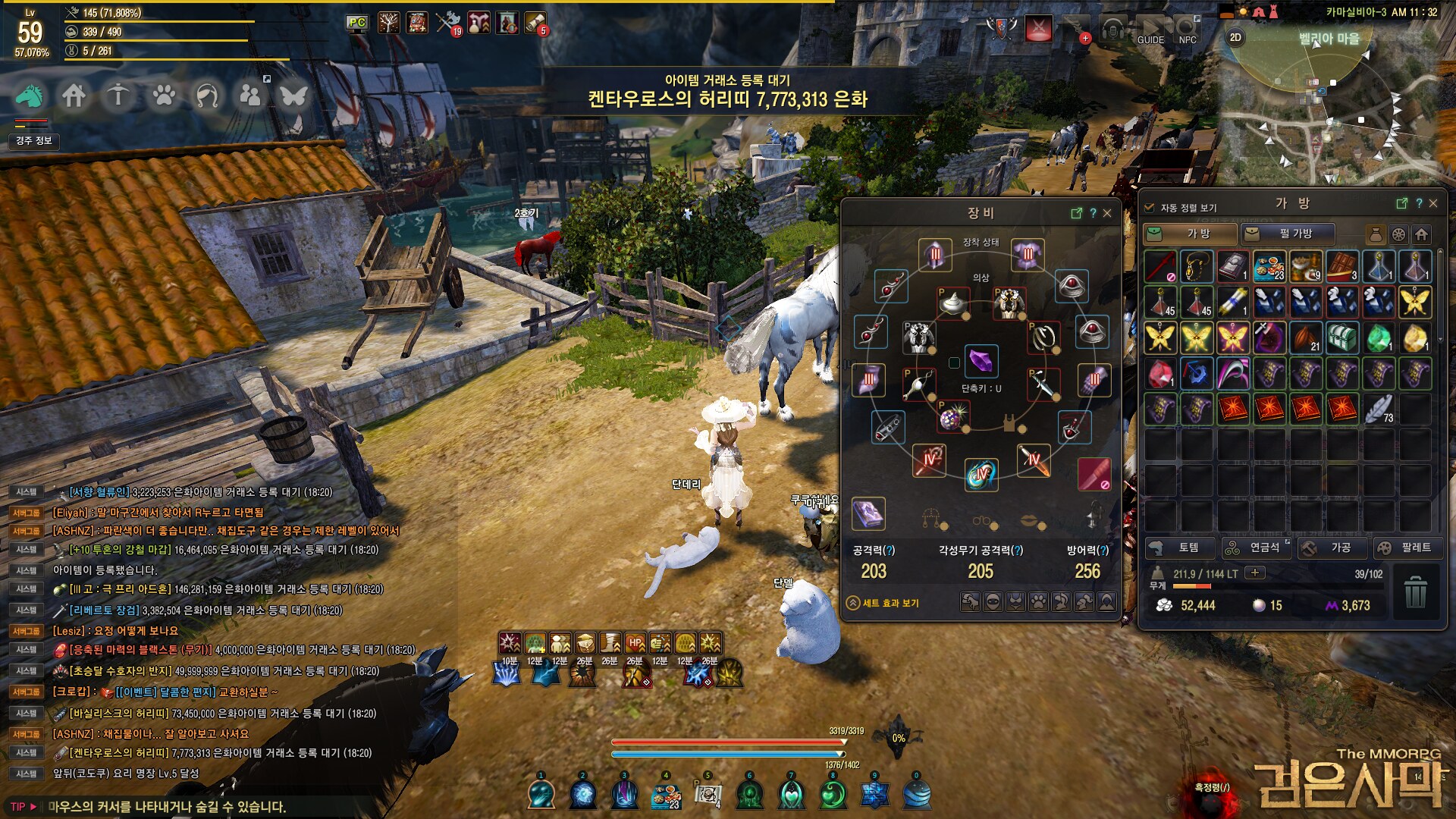Click the horse head mount icon

(30, 96)
